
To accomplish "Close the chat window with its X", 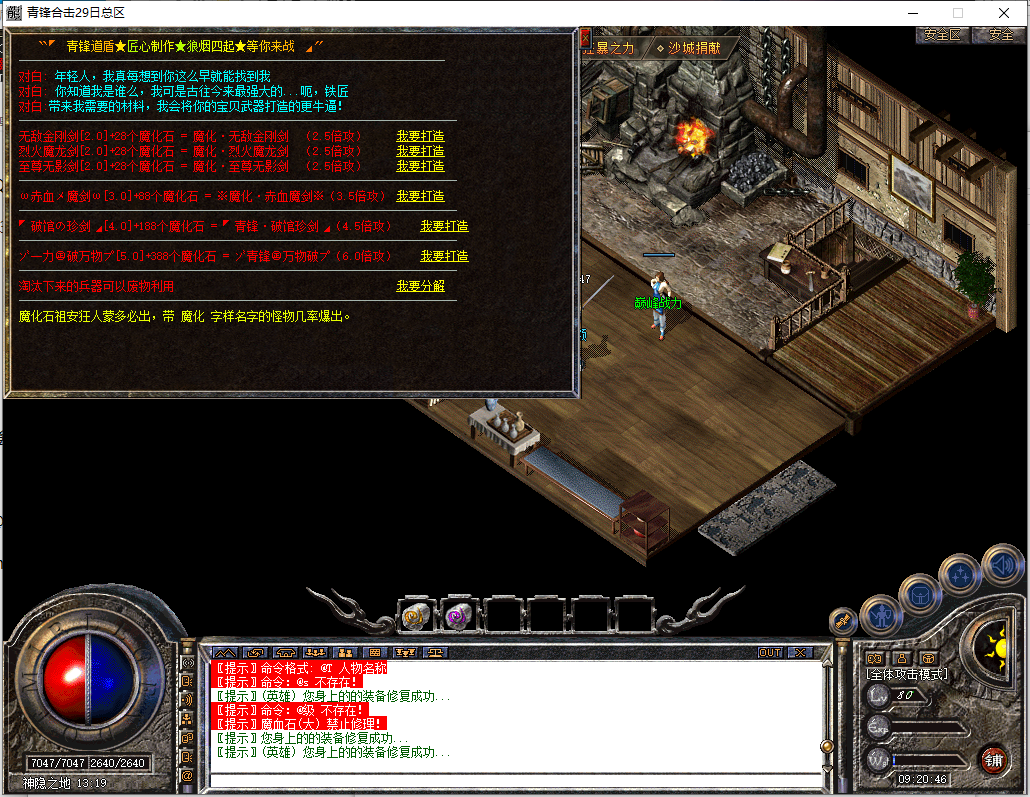I will tap(800, 652).
